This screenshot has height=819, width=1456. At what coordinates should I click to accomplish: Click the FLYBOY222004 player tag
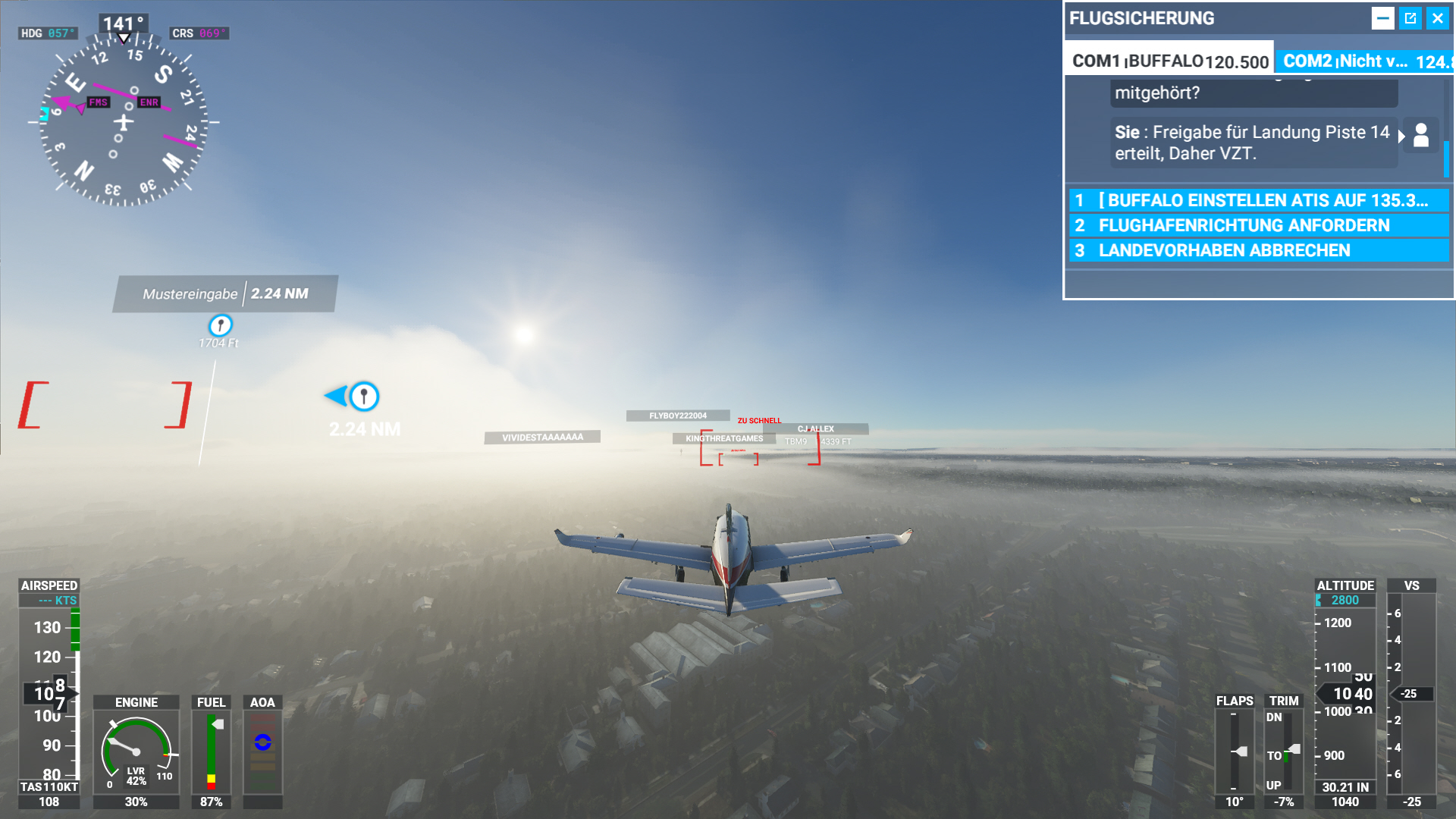pos(678,416)
